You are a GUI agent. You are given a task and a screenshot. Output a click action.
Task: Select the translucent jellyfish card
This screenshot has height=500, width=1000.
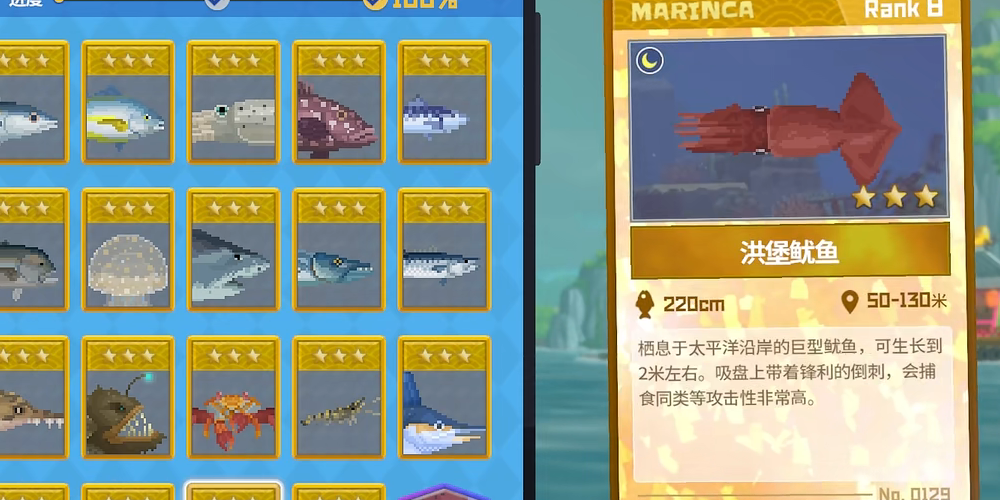point(125,252)
